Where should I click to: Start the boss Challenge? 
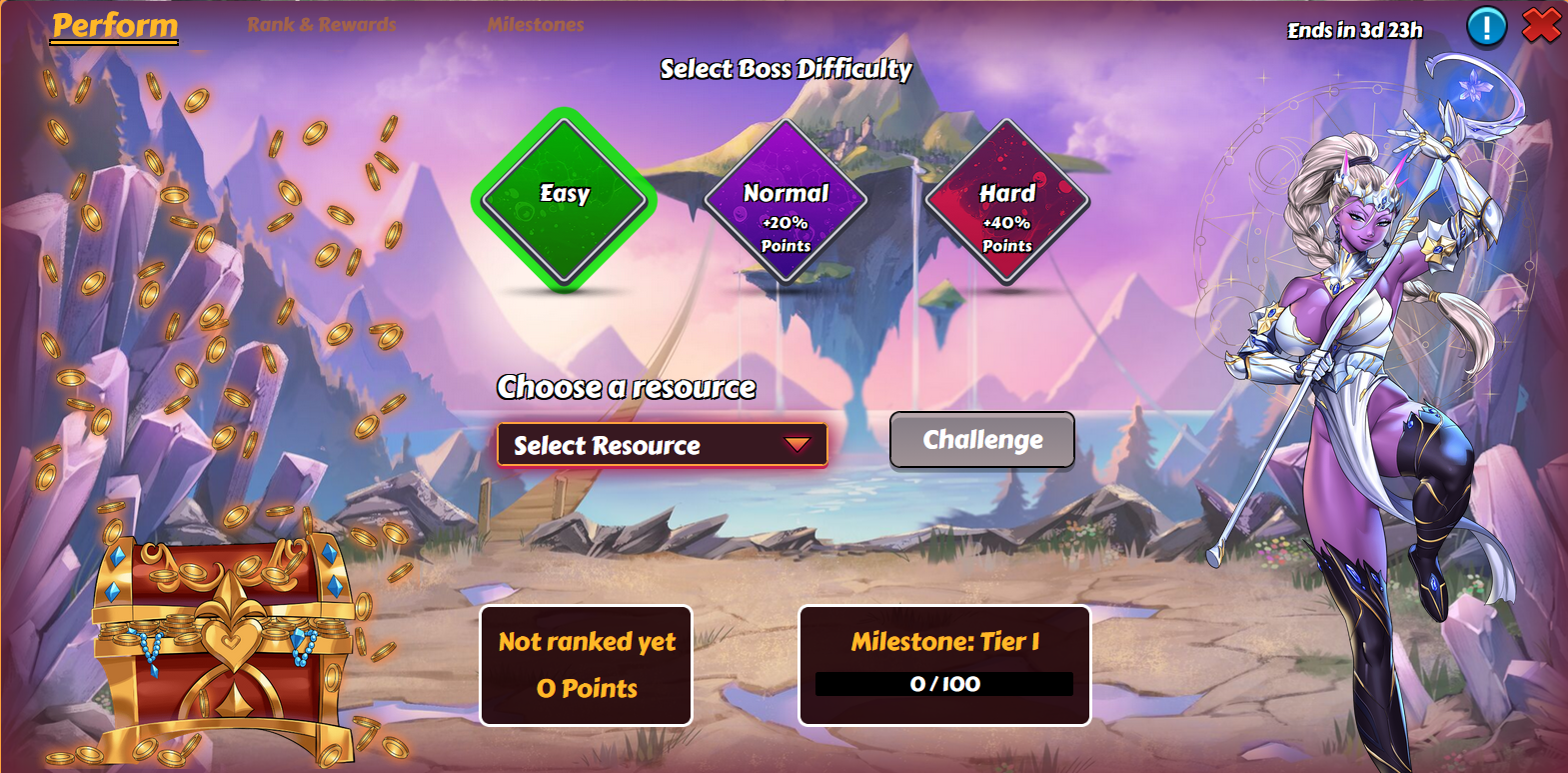981,440
